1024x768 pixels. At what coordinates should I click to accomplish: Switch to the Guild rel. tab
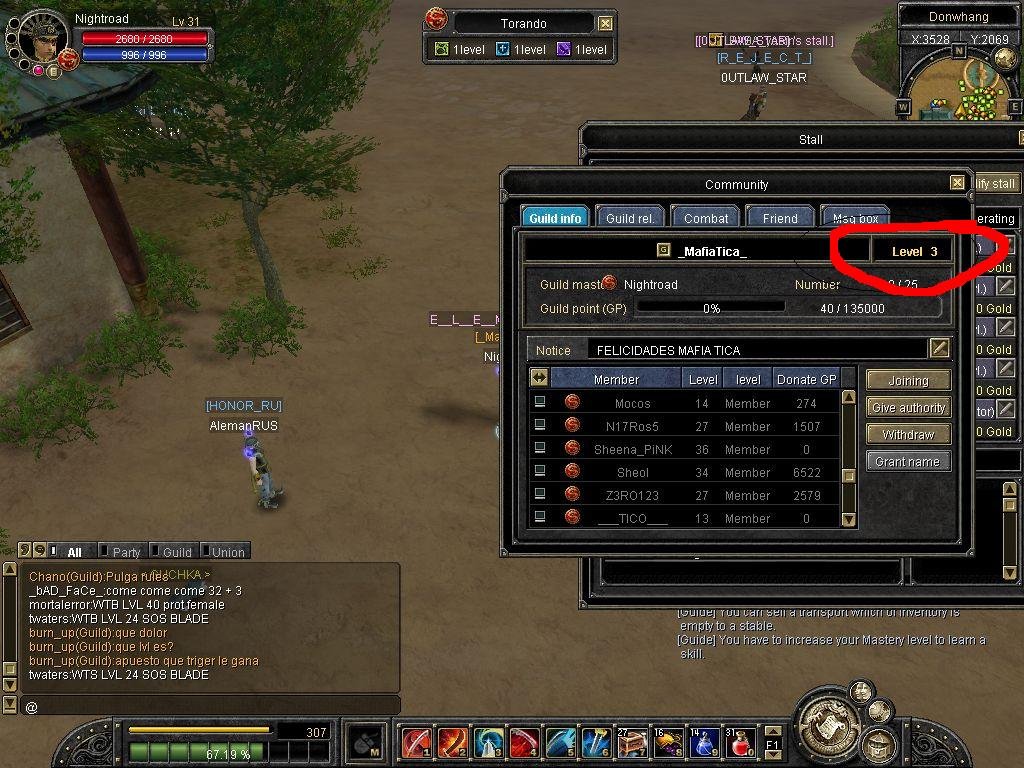tap(630, 218)
